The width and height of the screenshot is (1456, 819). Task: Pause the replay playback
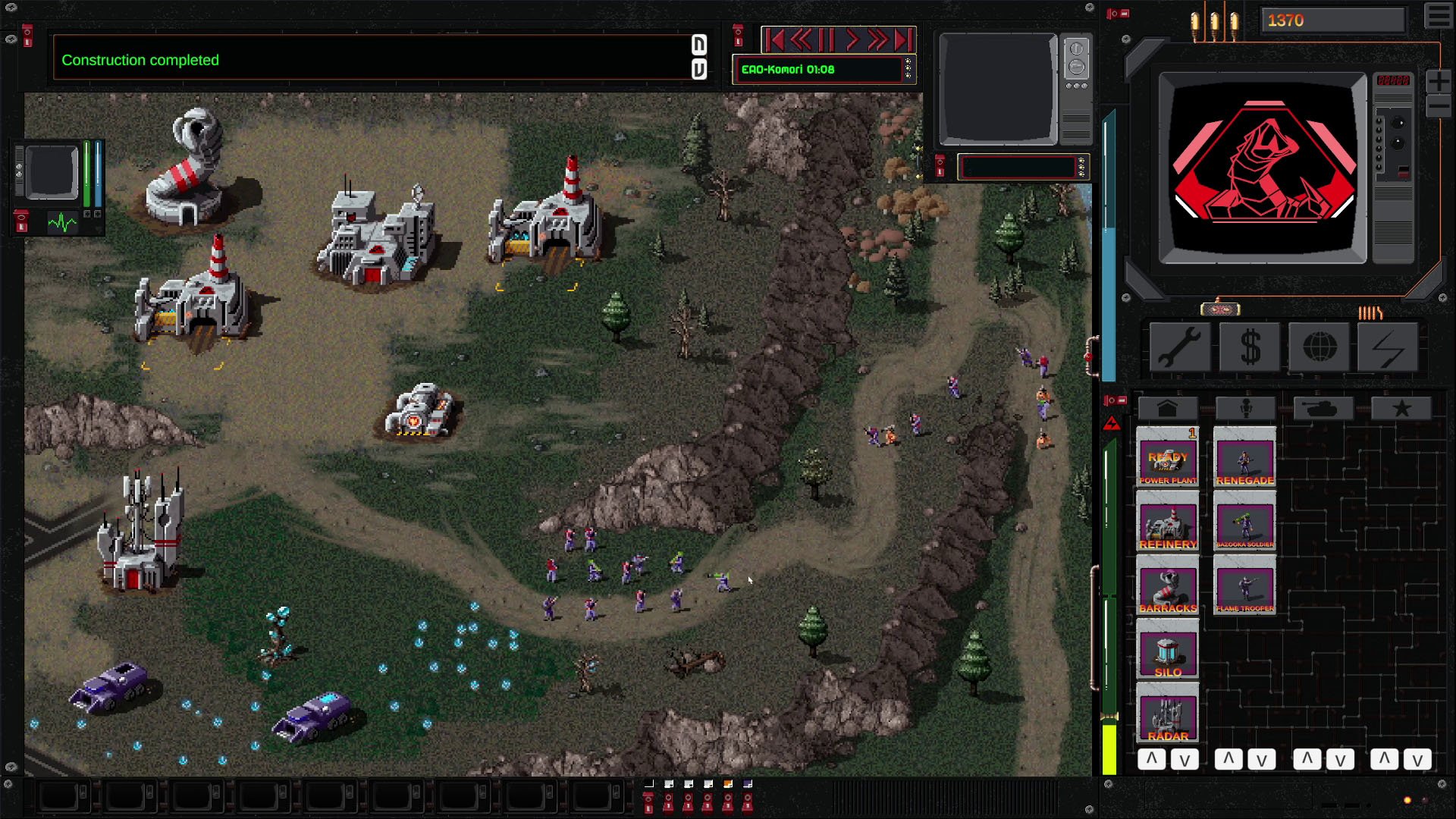(827, 39)
